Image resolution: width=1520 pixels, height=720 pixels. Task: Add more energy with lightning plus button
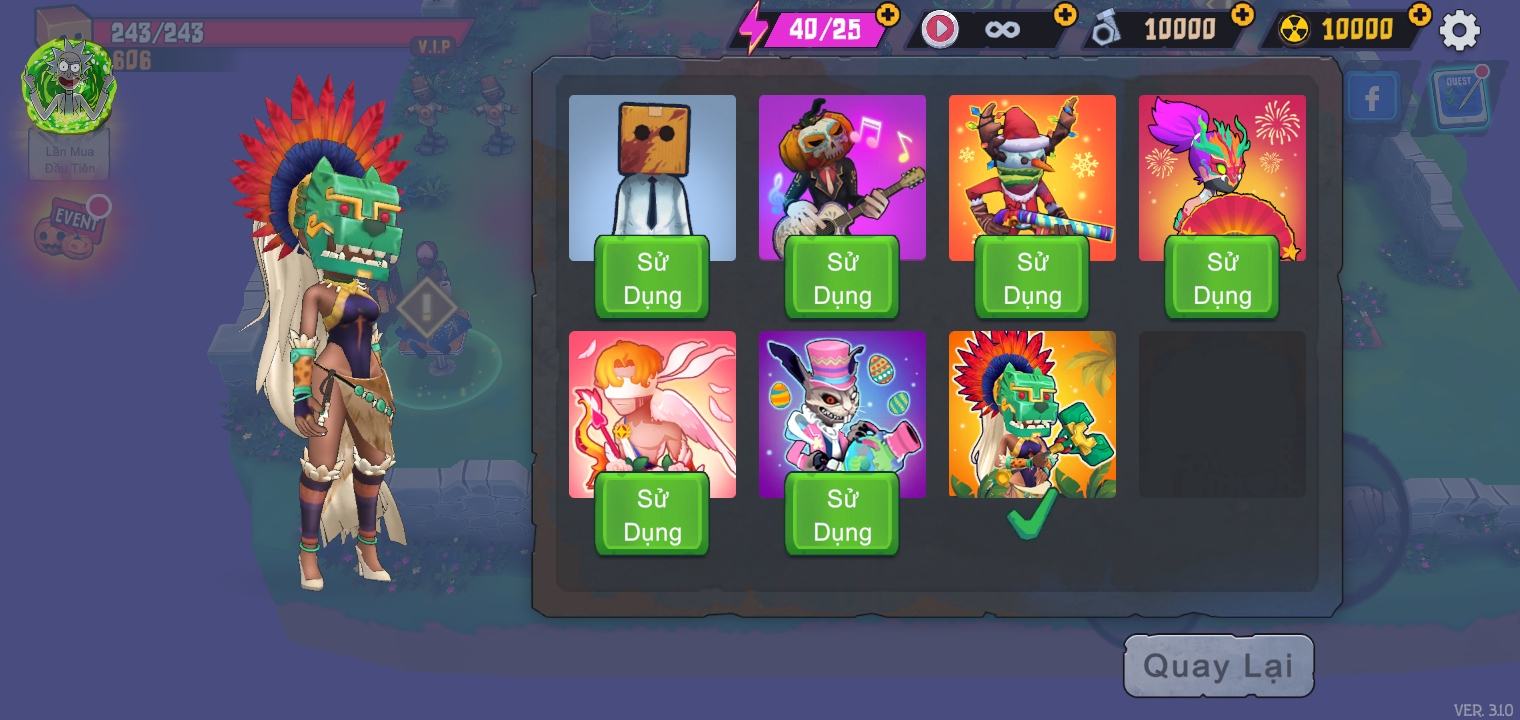(x=887, y=14)
